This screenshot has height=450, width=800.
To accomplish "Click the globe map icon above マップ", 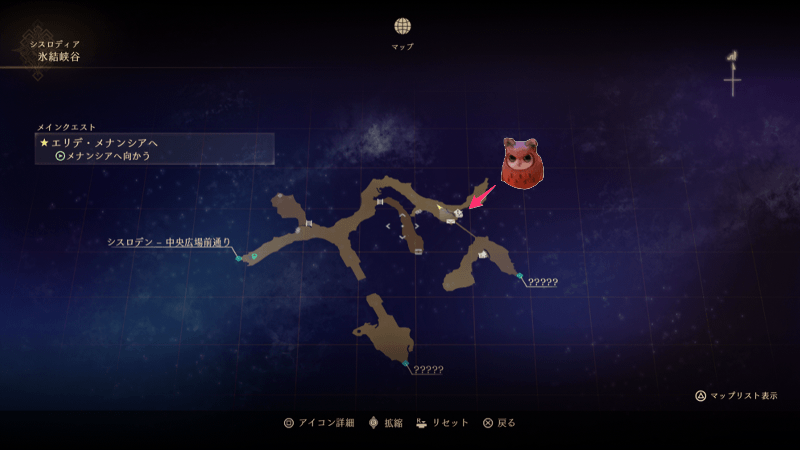I will pos(402,26).
